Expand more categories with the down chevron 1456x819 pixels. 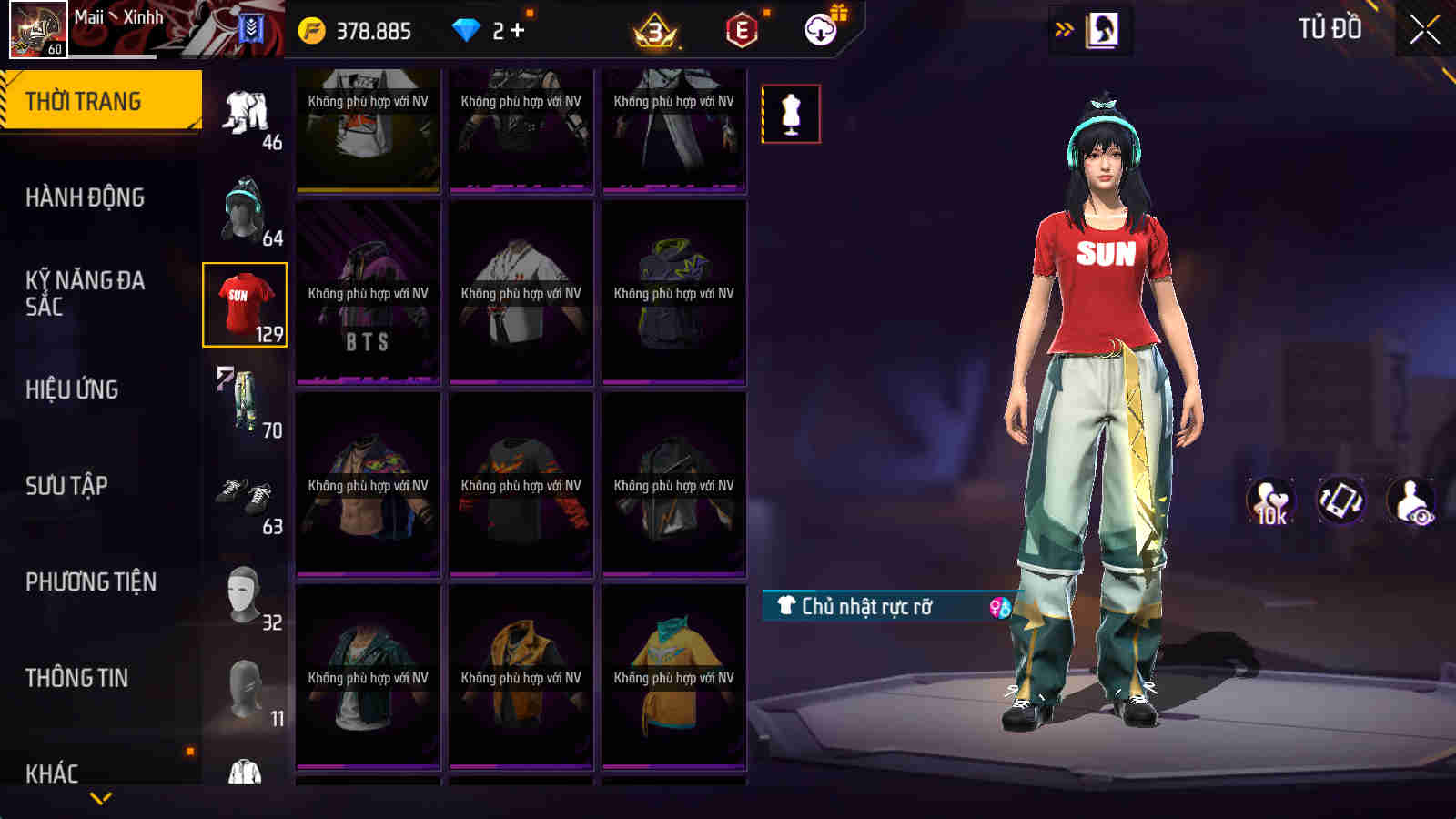click(x=100, y=795)
